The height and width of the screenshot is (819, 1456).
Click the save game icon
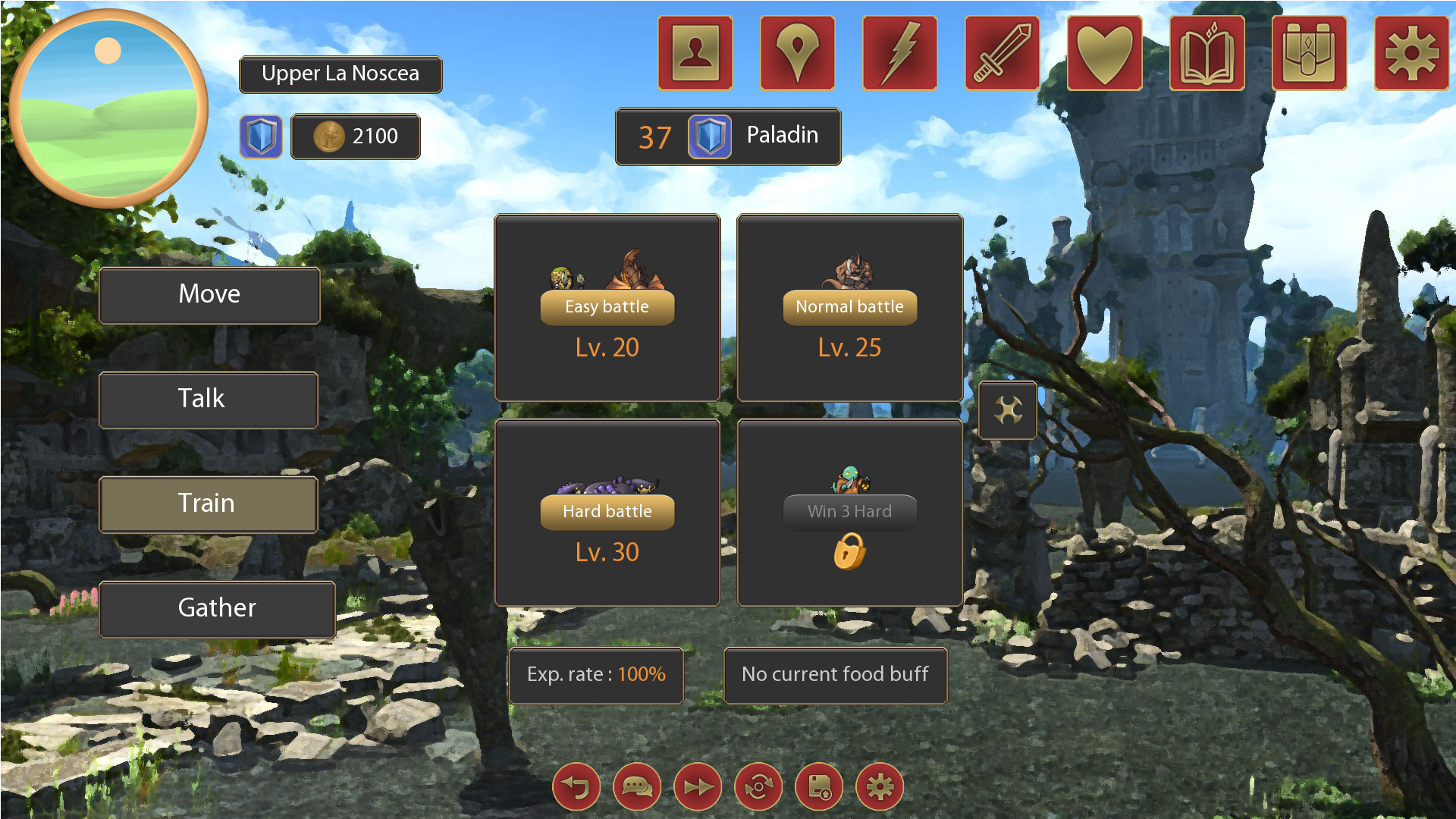click(x=818, y=786)
